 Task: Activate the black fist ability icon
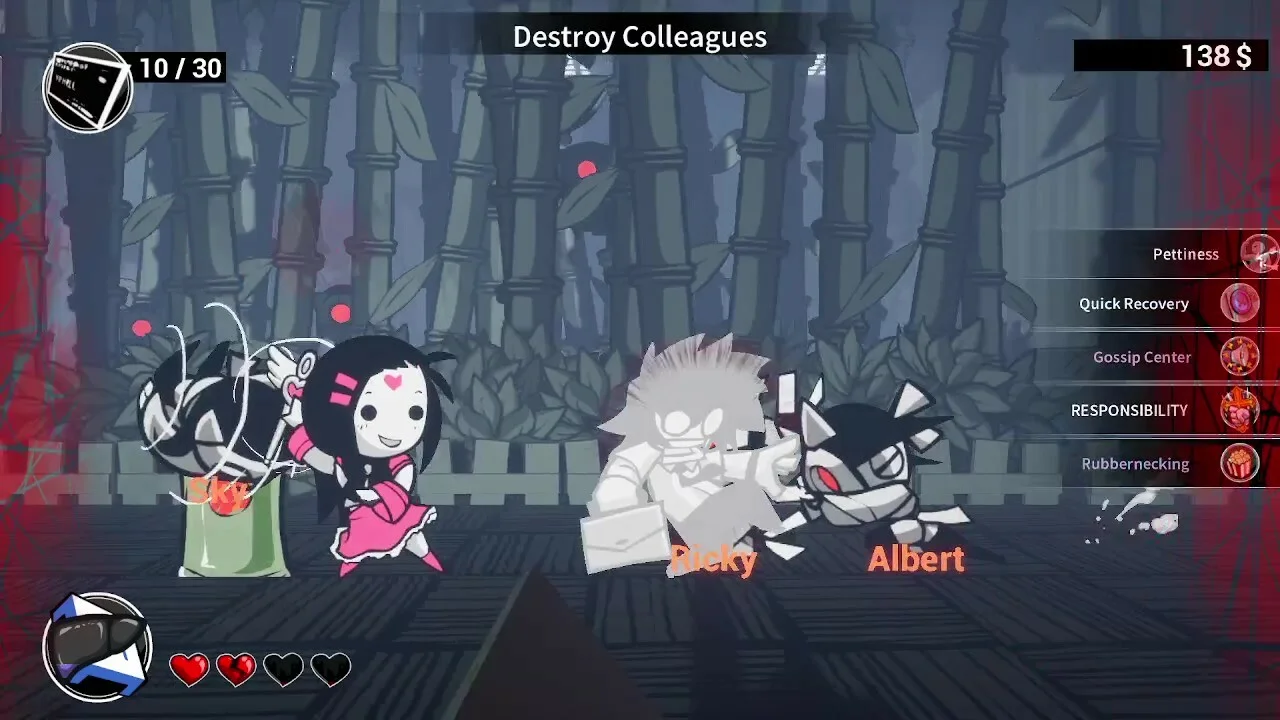coord(97,647)
